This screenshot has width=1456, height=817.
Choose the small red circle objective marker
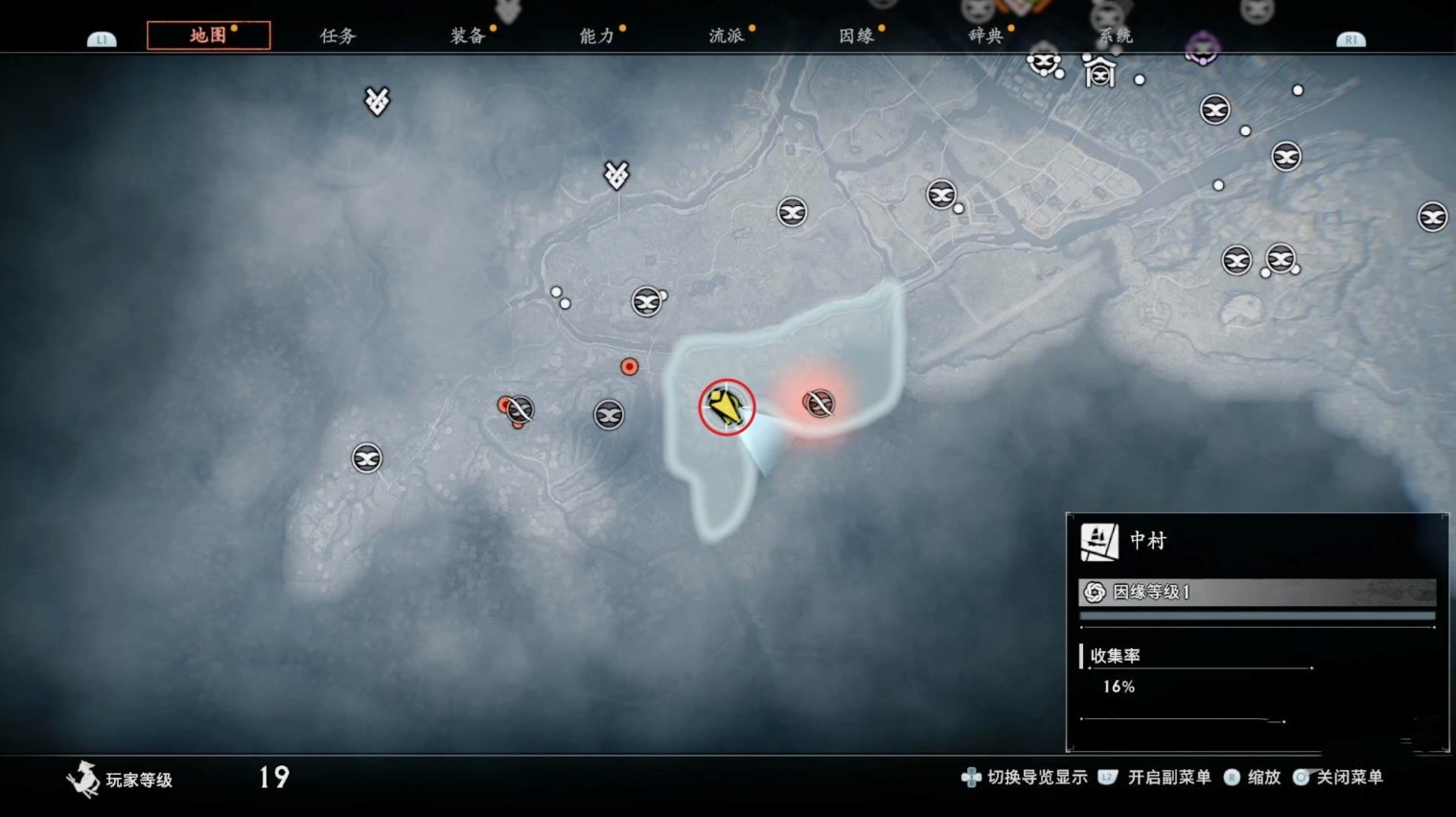[x=629, y=366]
